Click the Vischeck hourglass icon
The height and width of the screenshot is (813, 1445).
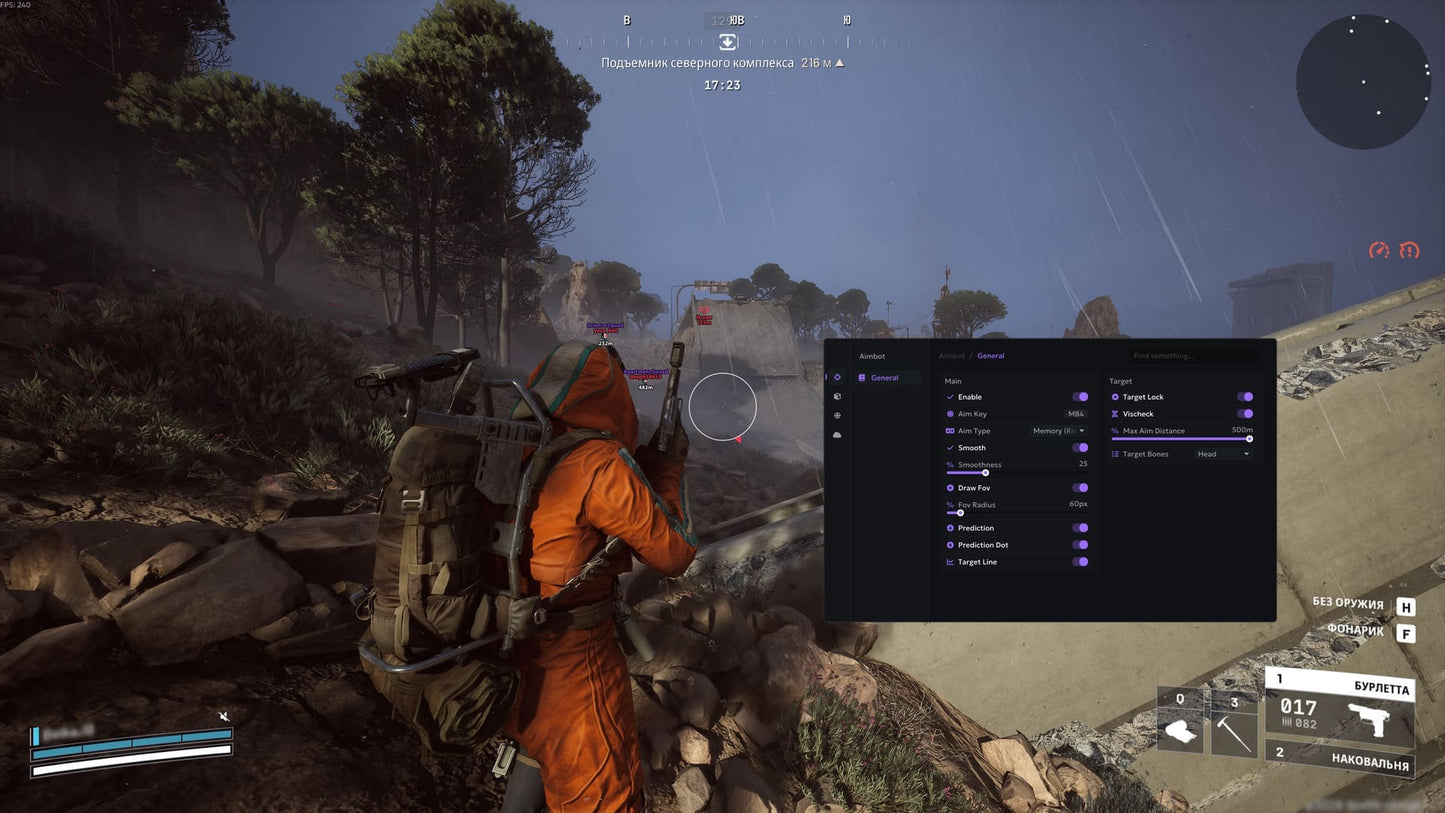point(1116,413)
